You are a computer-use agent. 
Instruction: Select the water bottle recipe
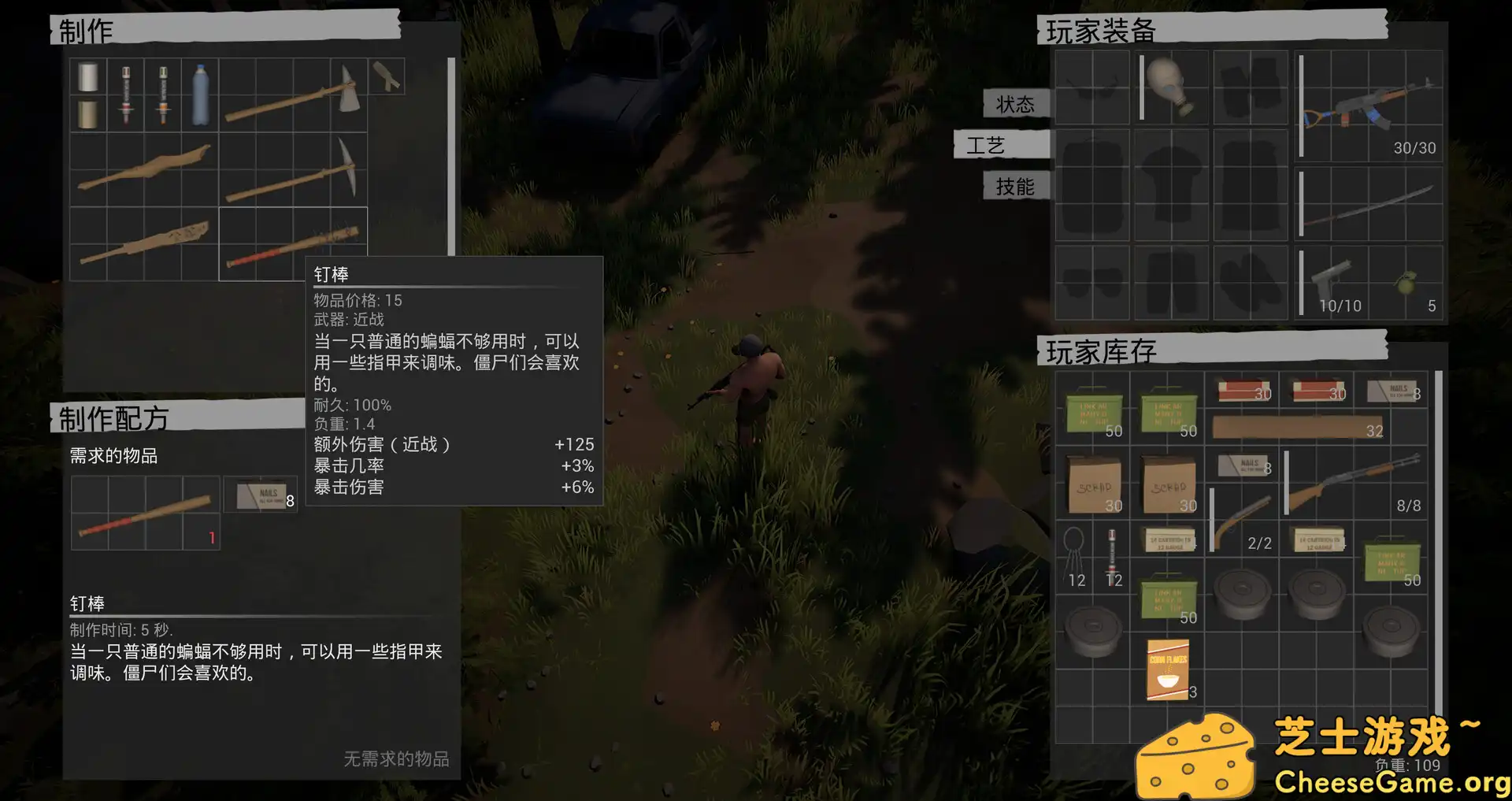200,95
